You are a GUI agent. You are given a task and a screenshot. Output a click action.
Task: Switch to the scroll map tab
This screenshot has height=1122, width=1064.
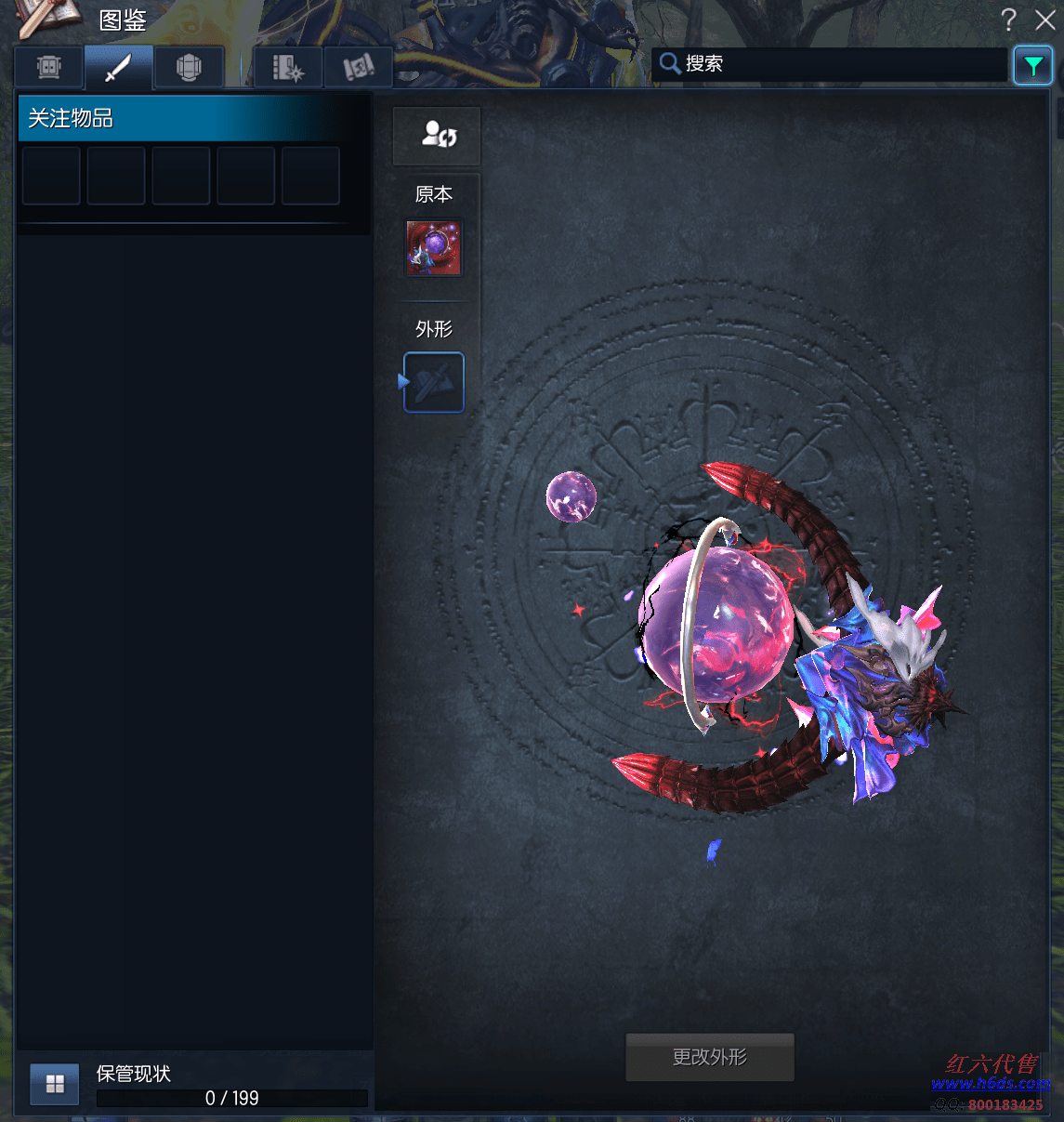(358, 67)
